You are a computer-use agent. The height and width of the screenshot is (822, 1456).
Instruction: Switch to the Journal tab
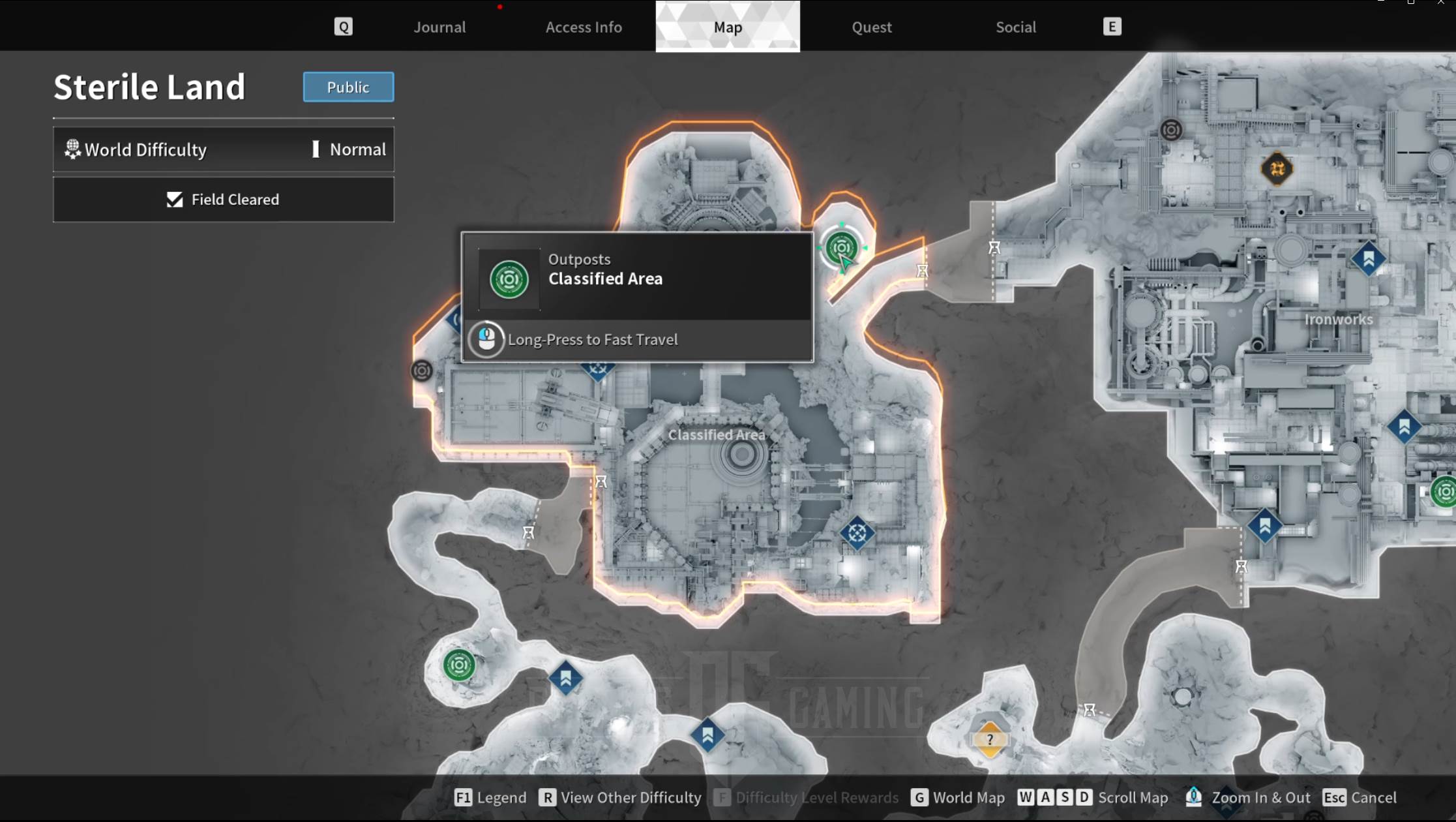pyautogui.click(x=439, y=27)
